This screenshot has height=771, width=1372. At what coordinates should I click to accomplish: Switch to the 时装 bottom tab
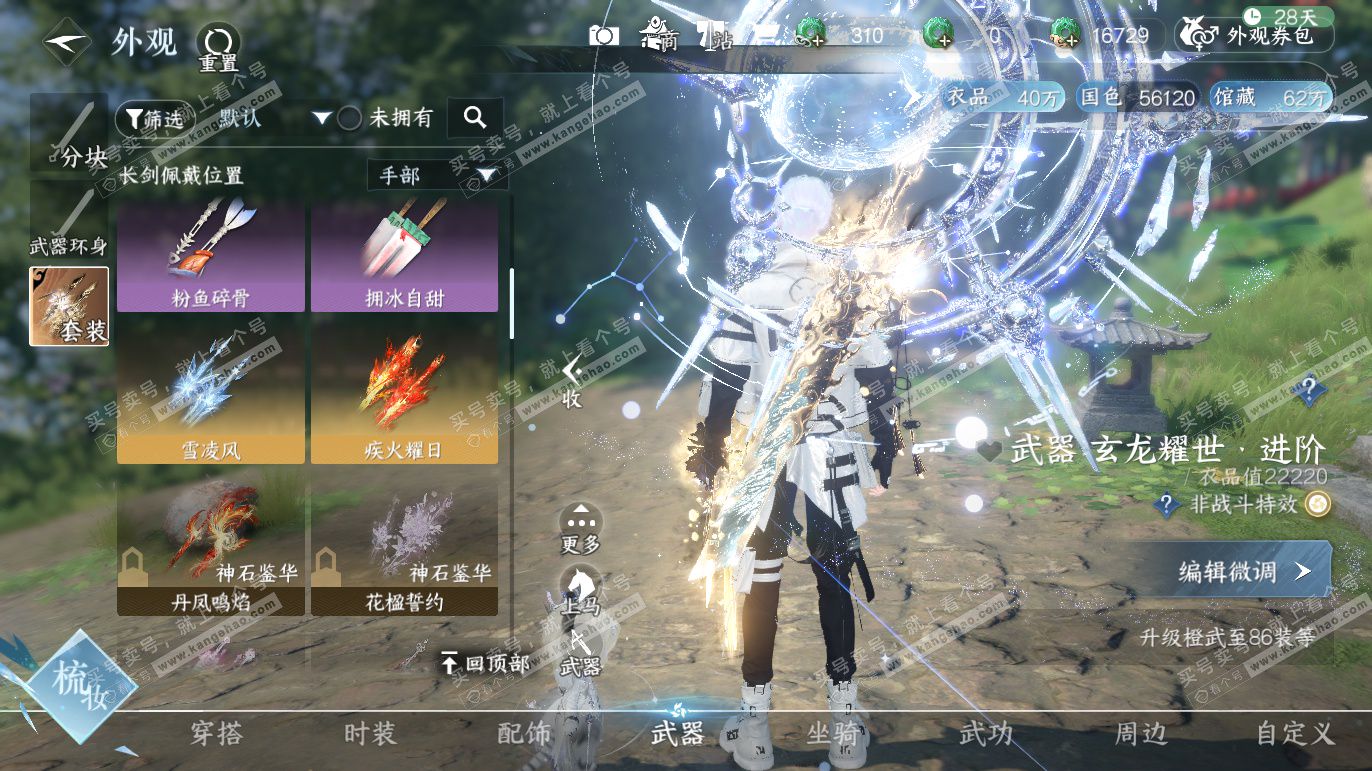click(370, 733)
